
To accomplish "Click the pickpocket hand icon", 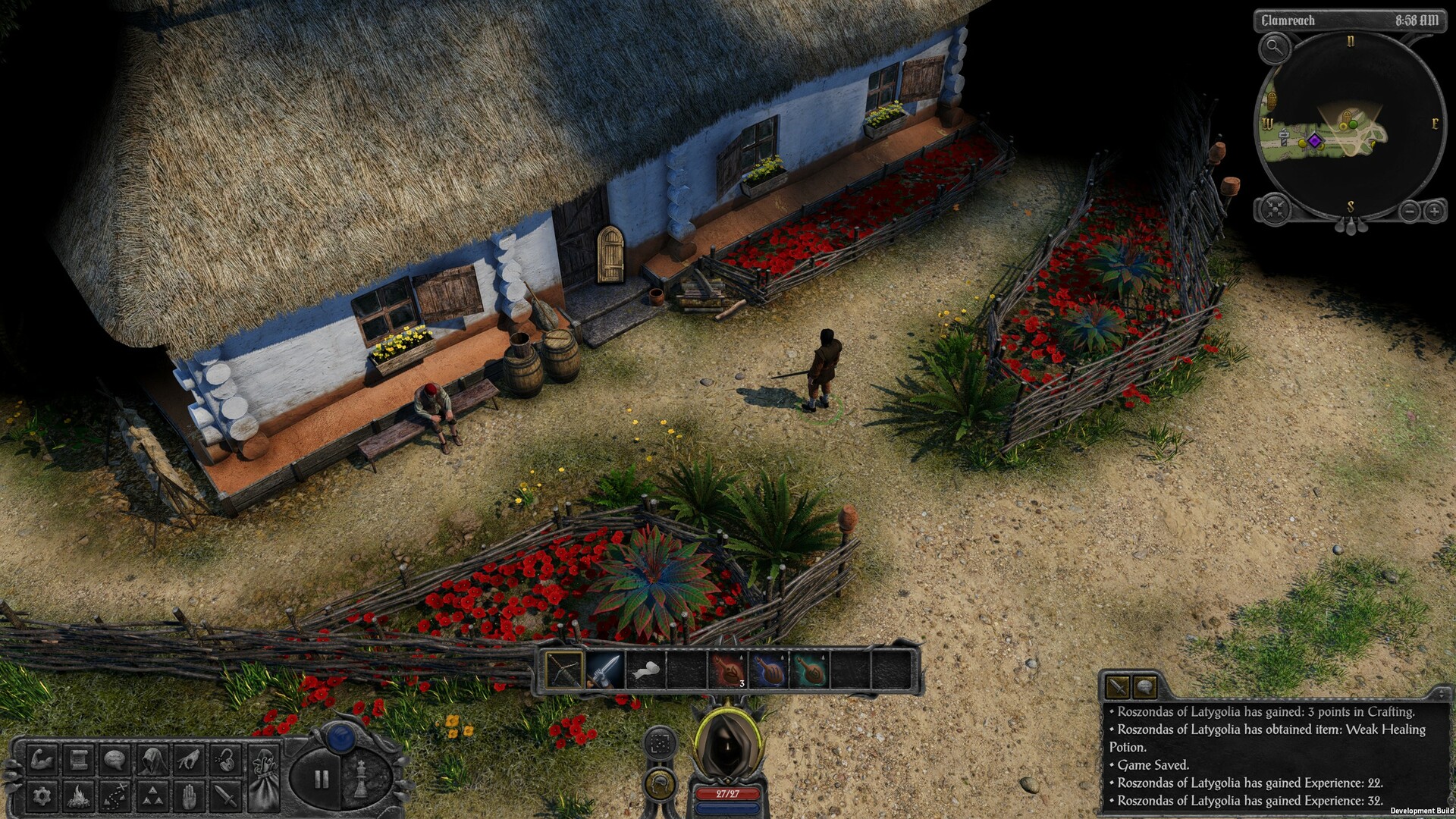I will [x=188, y=761].
